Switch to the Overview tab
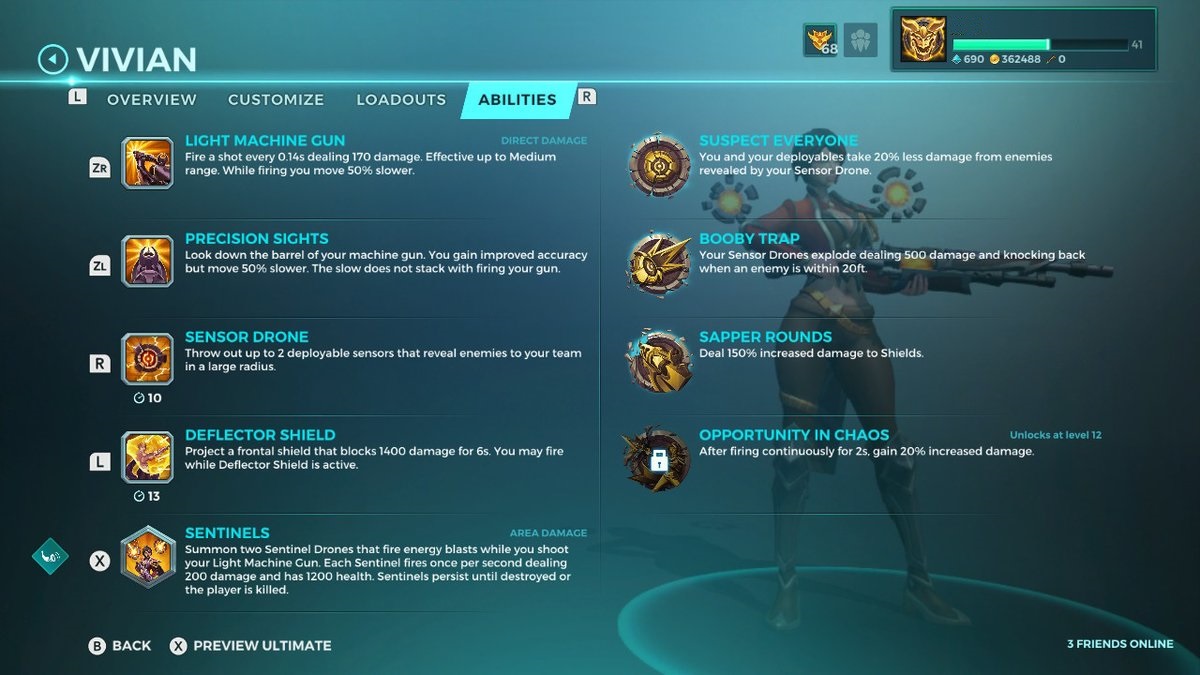Viewport: 1200px width, 675px height. (151, 100)
